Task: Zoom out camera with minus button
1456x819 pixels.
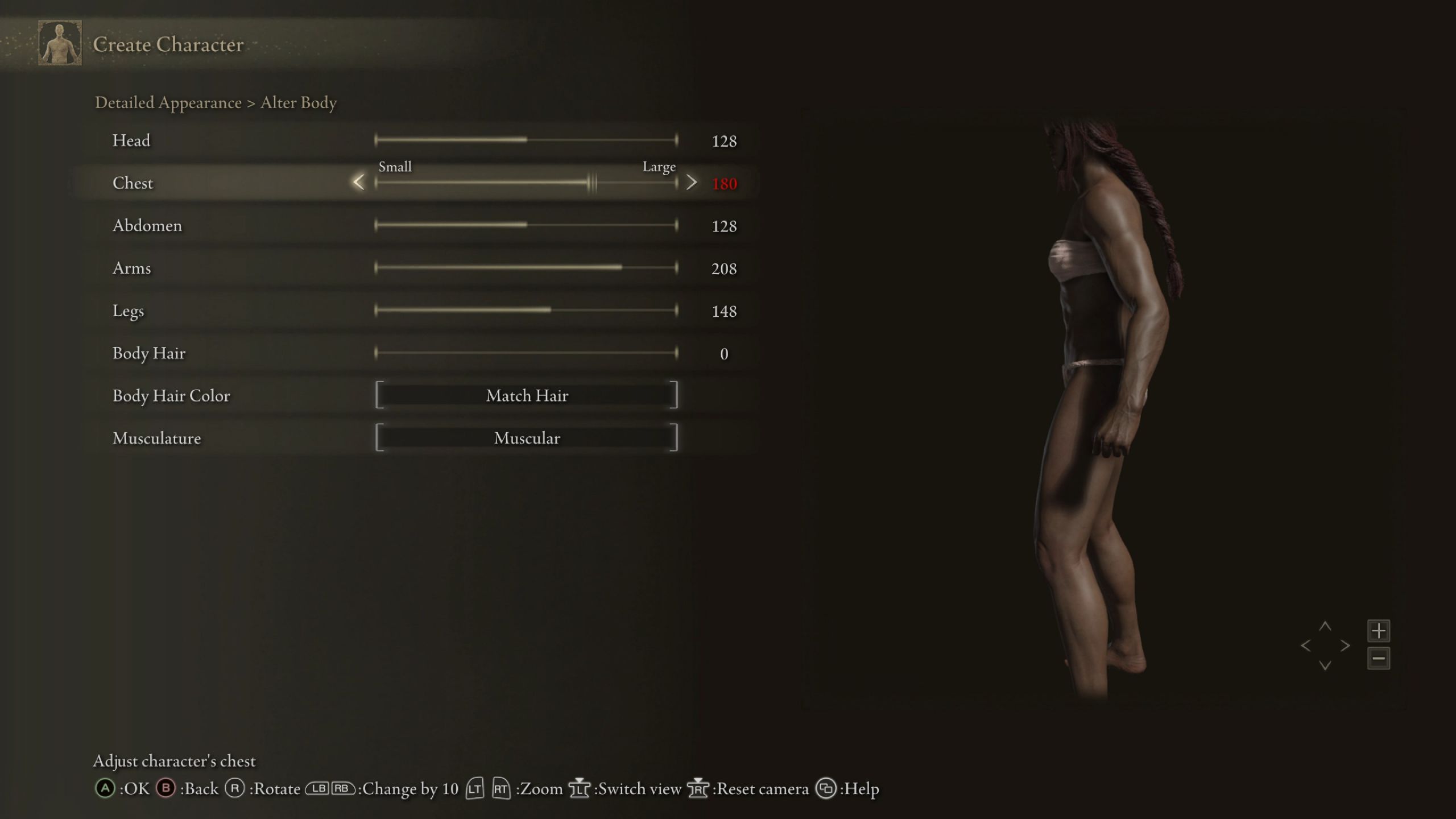Action: 1379,659
